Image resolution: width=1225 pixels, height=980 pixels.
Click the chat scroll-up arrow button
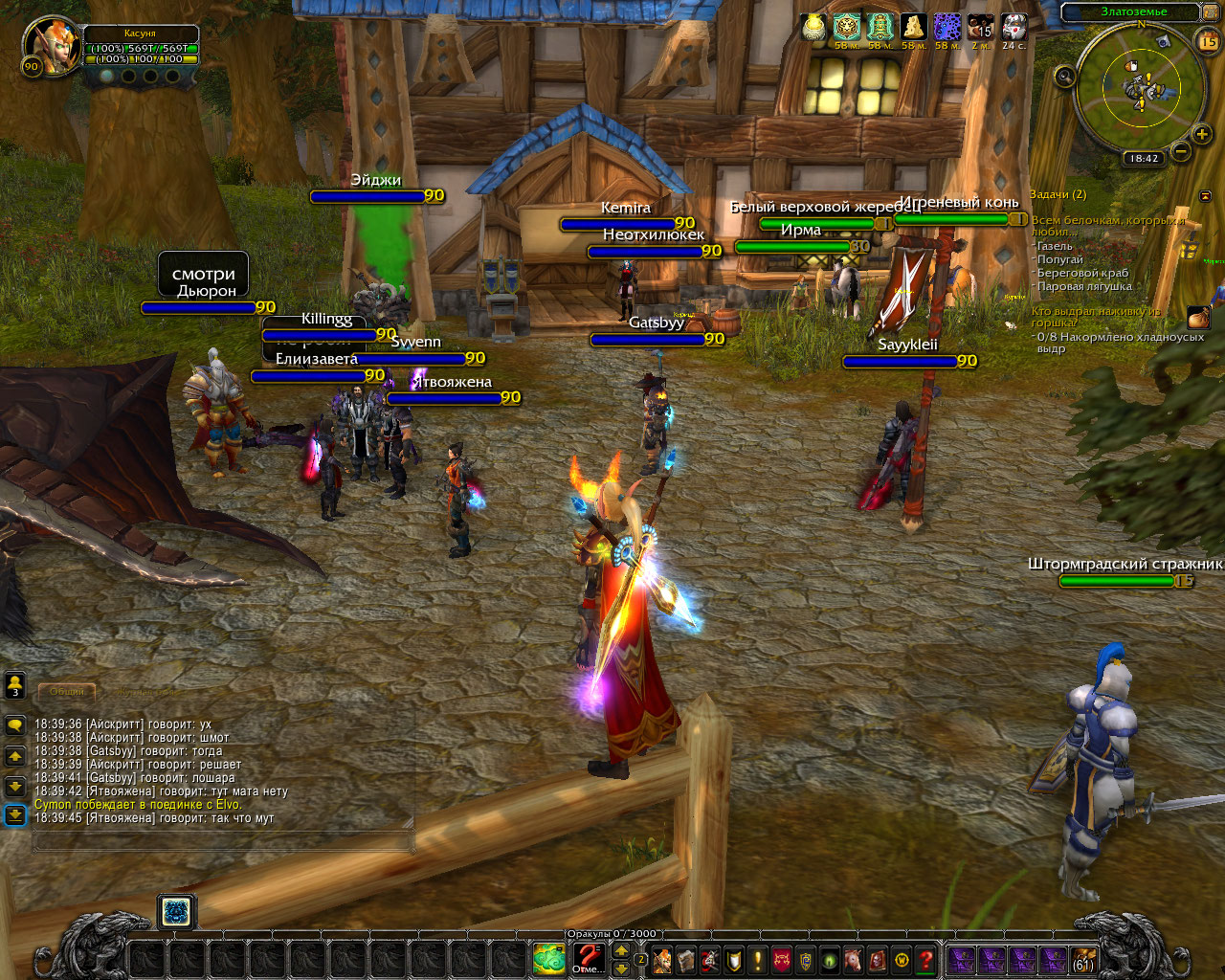click(15, 756)
